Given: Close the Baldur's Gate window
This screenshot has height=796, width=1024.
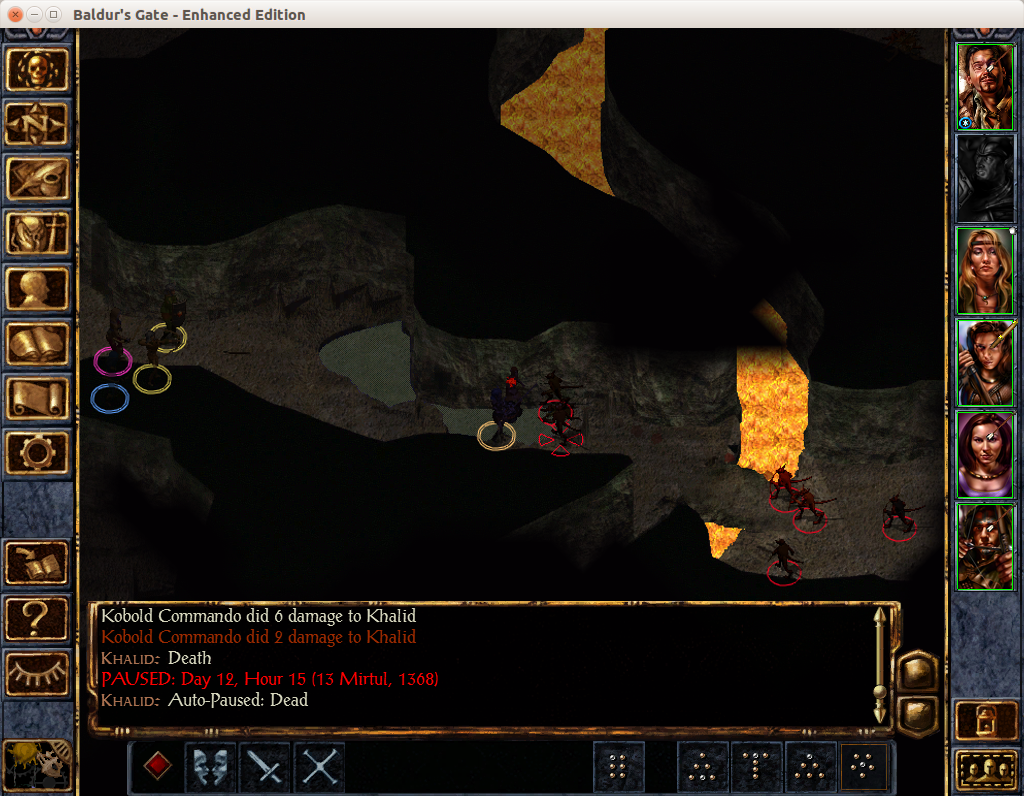Looking at the screenshot, I should [x=15, y=15].
